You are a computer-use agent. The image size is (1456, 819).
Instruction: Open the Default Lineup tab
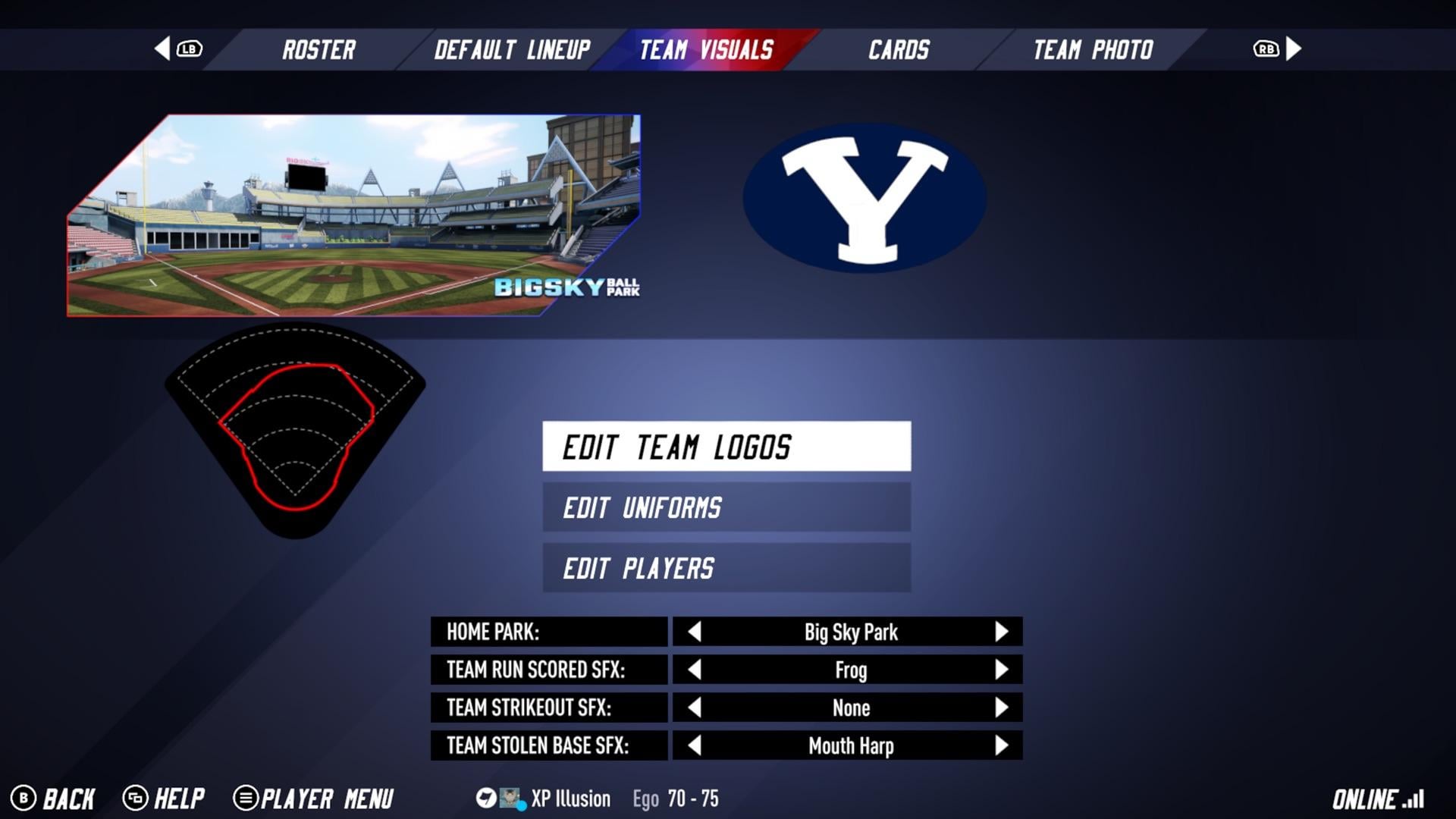pos(512,50)
